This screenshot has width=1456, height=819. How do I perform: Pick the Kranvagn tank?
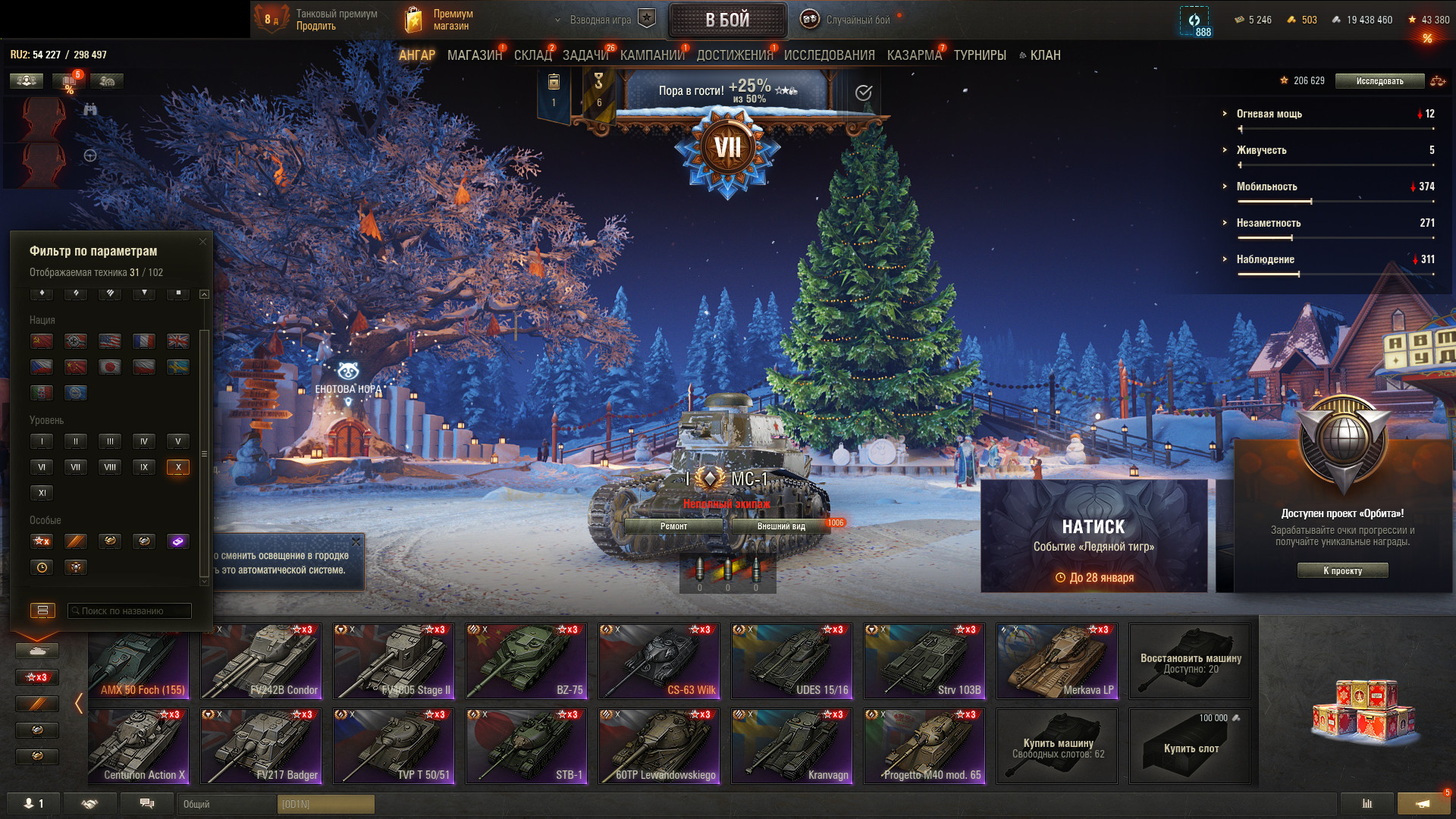point(792,745)
